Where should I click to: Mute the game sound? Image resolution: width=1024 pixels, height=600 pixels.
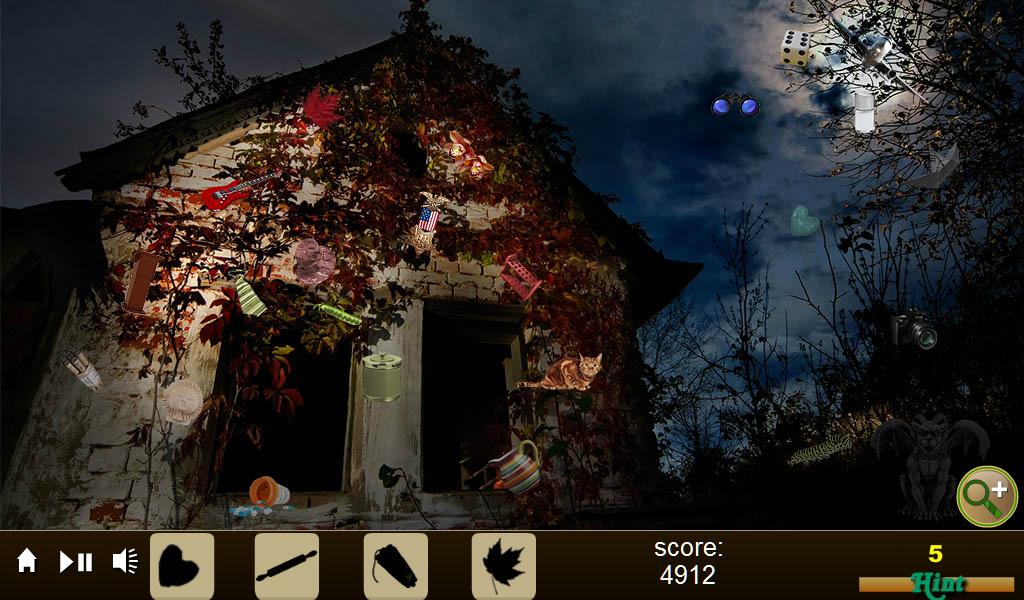click(x=125, y=562)
